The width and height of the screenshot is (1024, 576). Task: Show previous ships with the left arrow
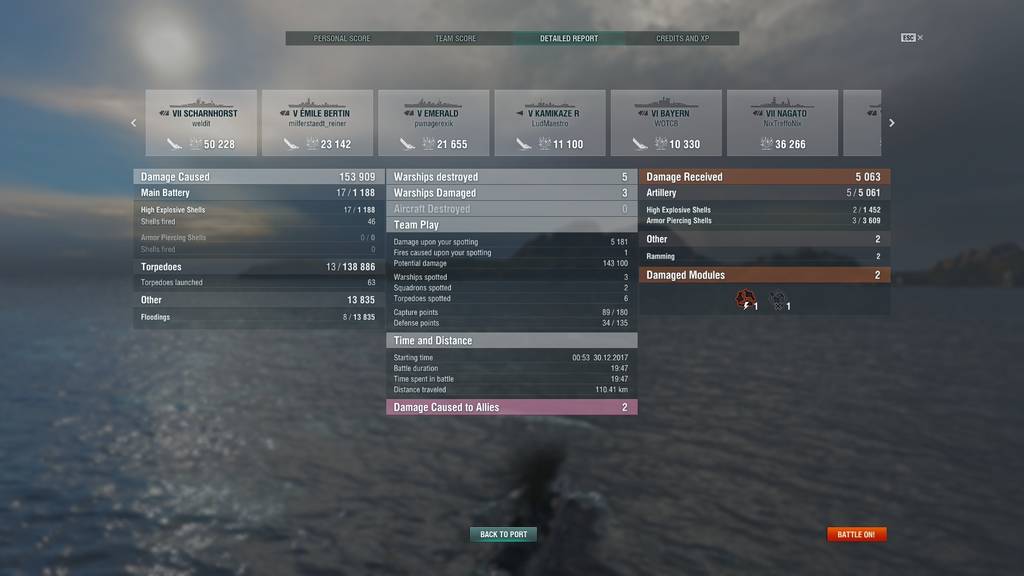[133, 123]
